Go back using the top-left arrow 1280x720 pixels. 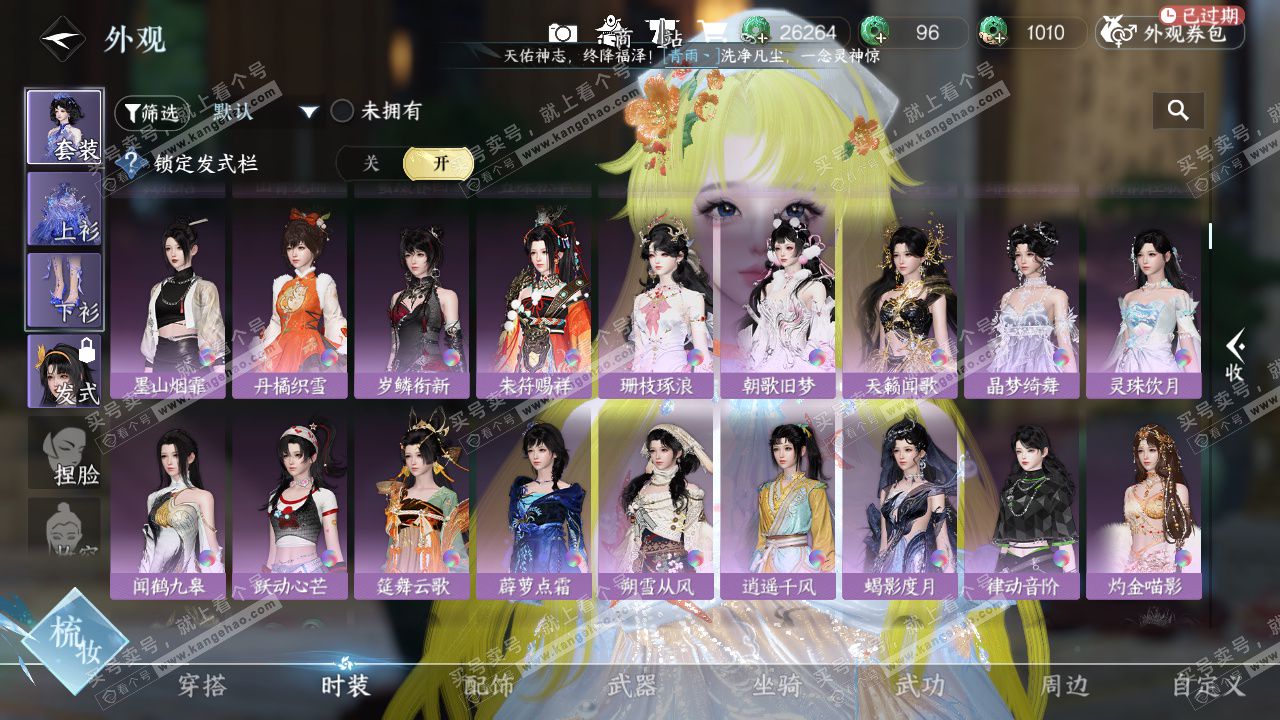click(62, 40)
